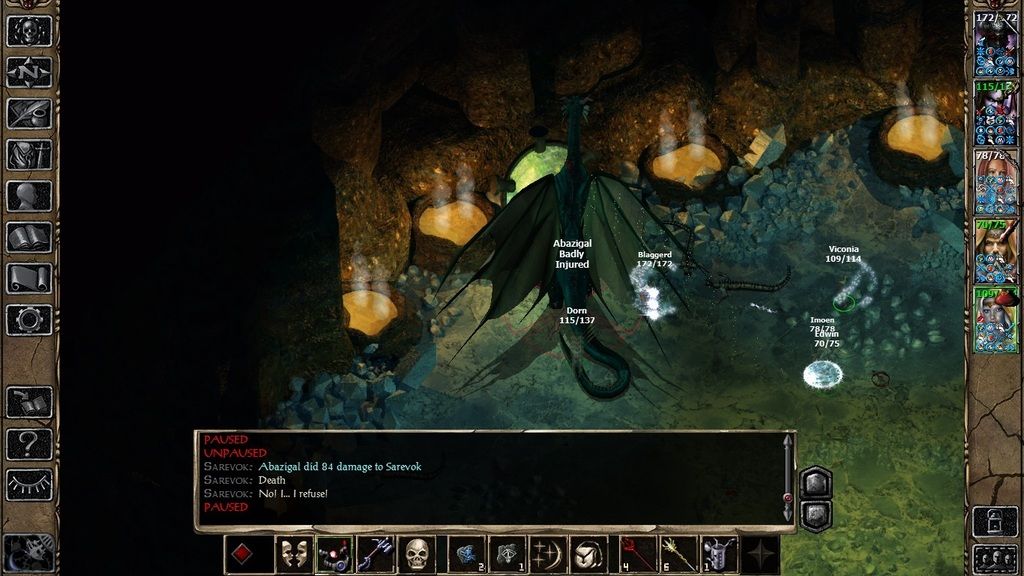Viewport: 1024px width, 576px height.
Task: Use the red trident quick item
Action: point(636,554)
